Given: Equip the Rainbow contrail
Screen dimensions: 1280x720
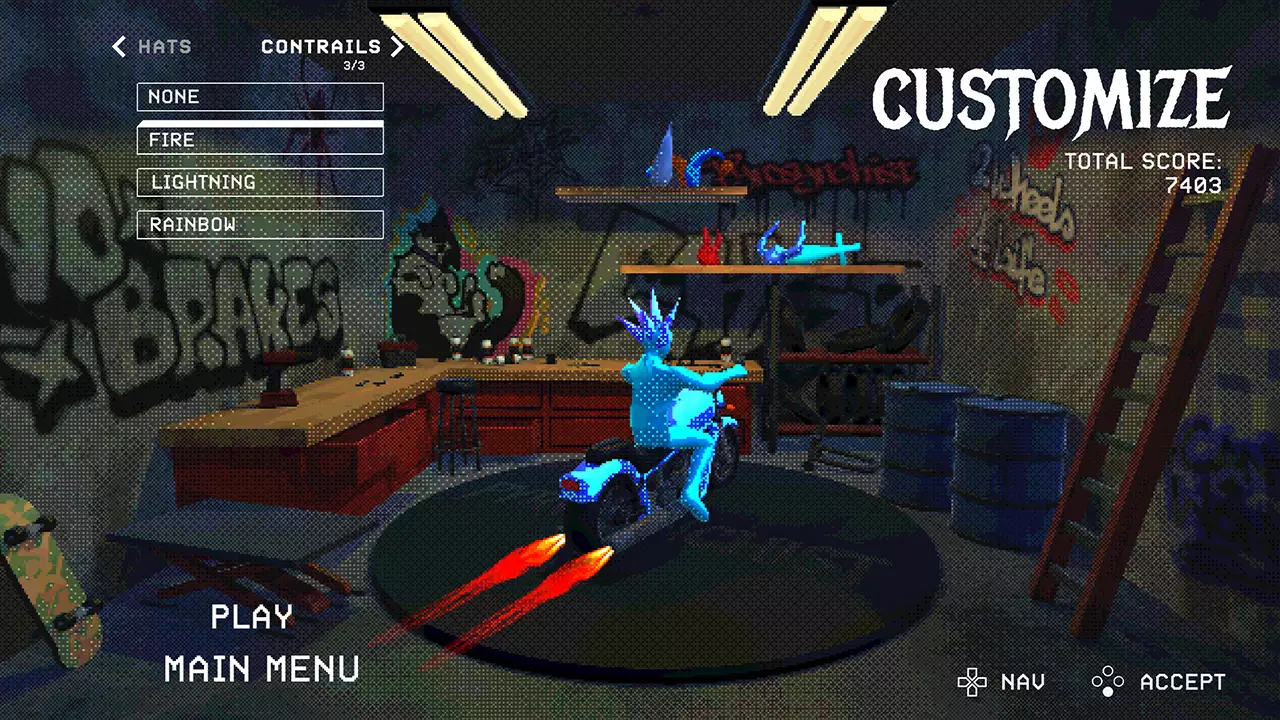Looking at the screenshot, I should [x=260, y=225].
